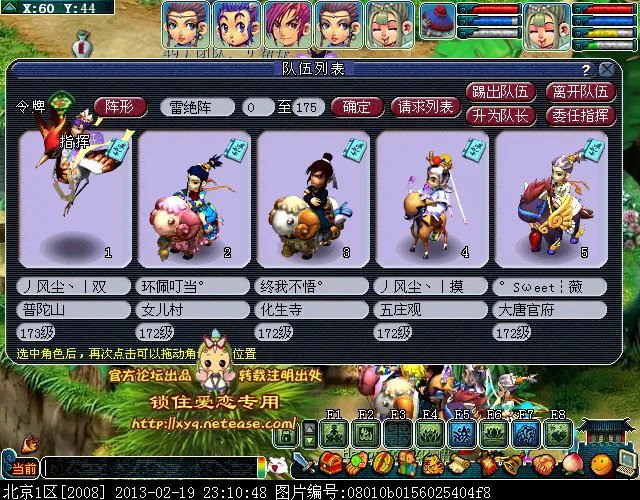640x500 pixels.
Task: Activate the F1 skill shortcut
Action: click(x=336, y=433)
